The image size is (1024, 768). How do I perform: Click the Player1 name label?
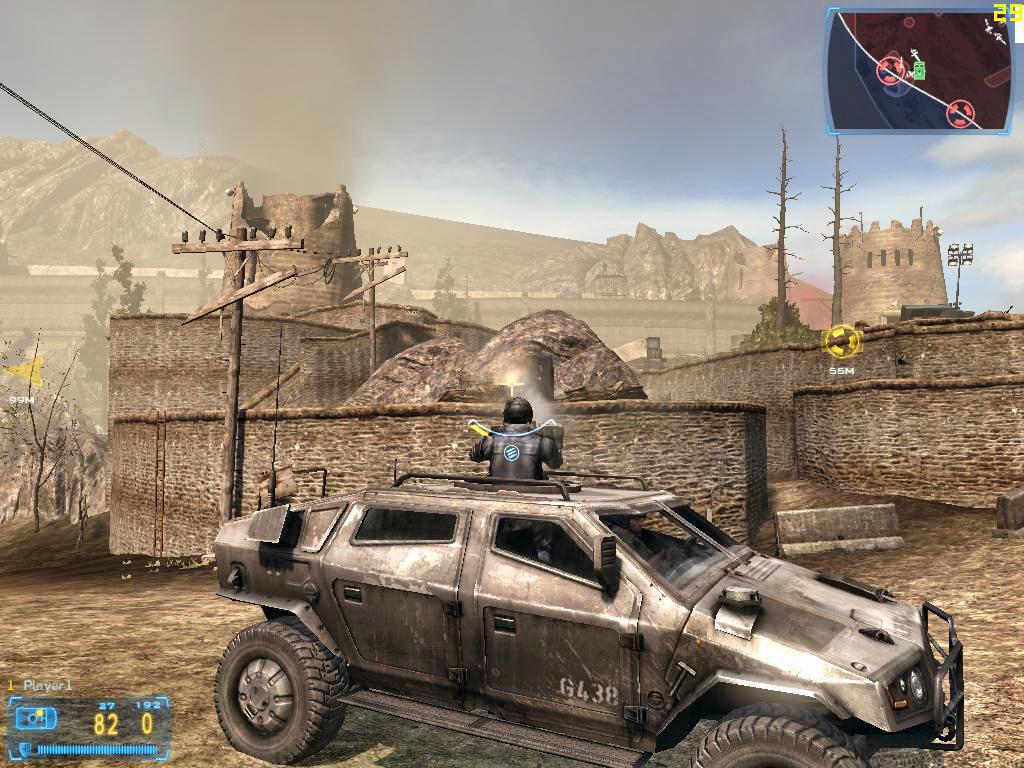click(47, 686)
